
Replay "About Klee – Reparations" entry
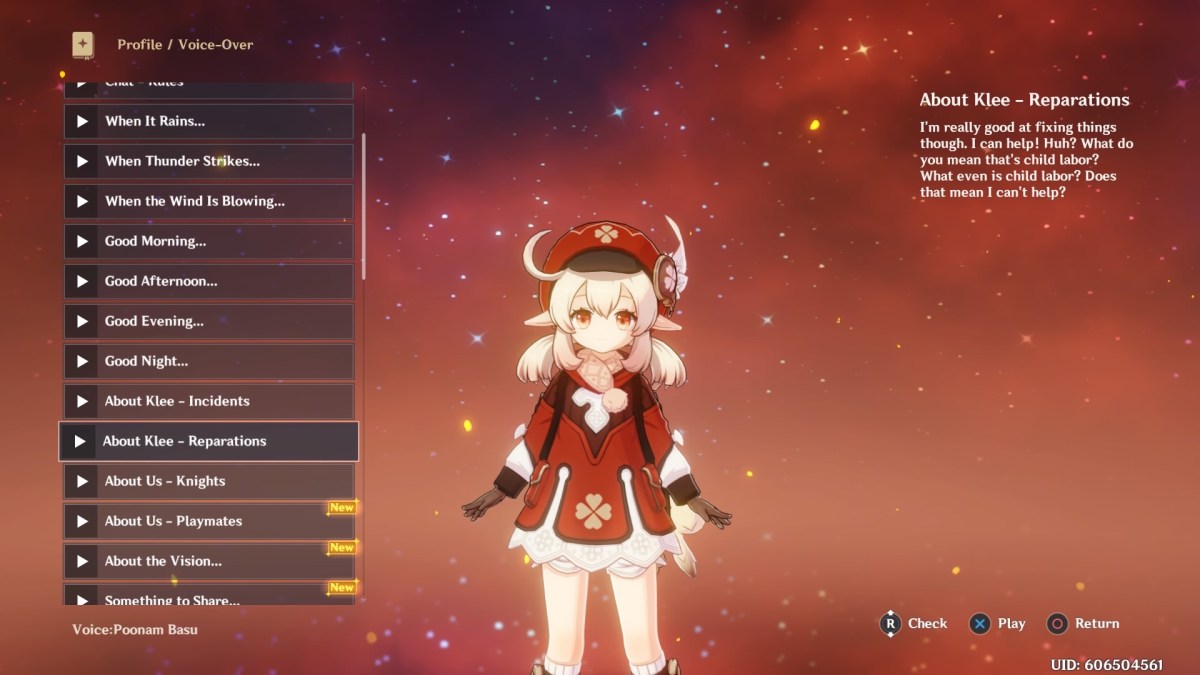tap(208, 441)
